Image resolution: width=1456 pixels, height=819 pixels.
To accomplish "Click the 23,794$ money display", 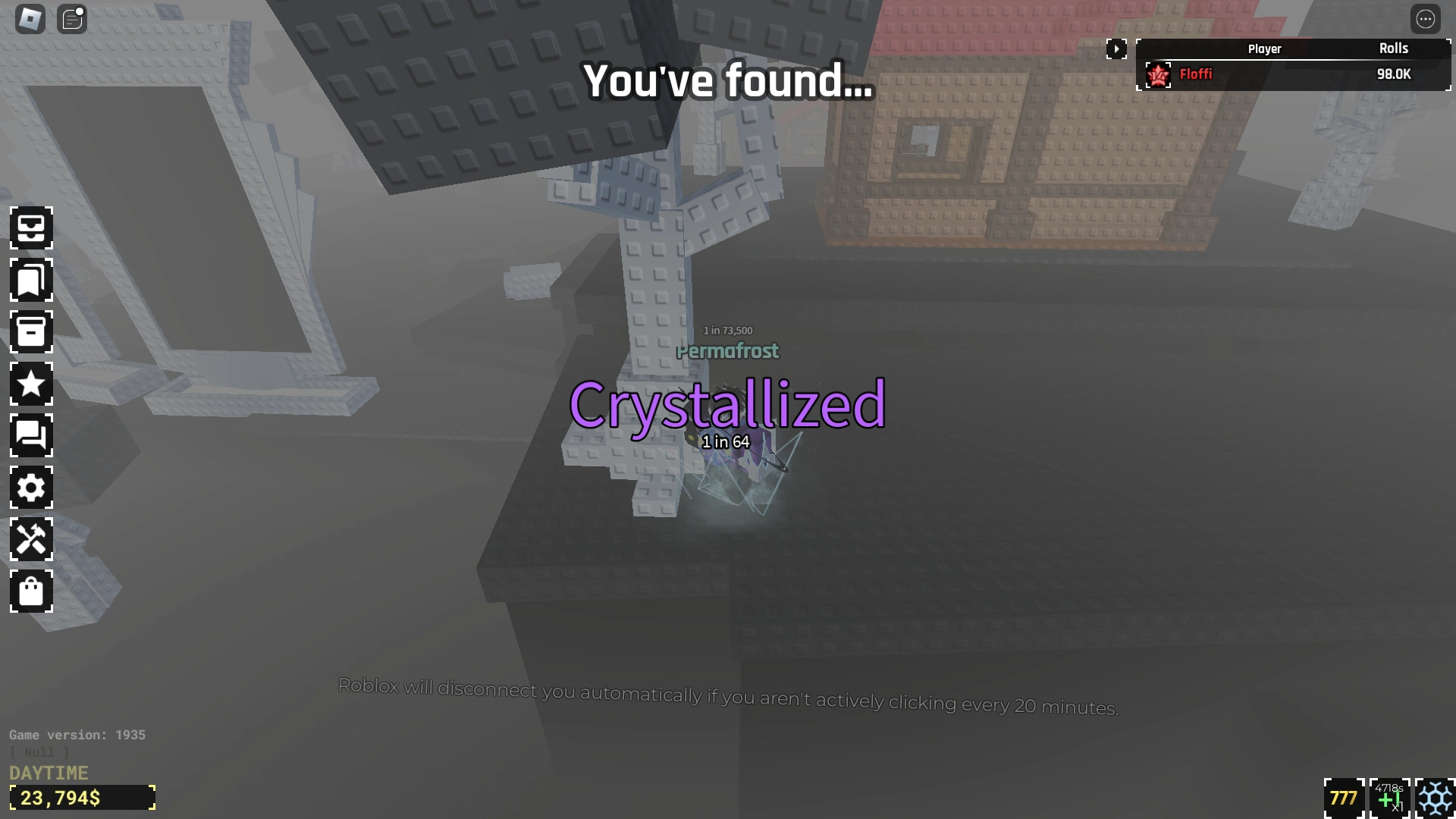I will coord(82,797).
